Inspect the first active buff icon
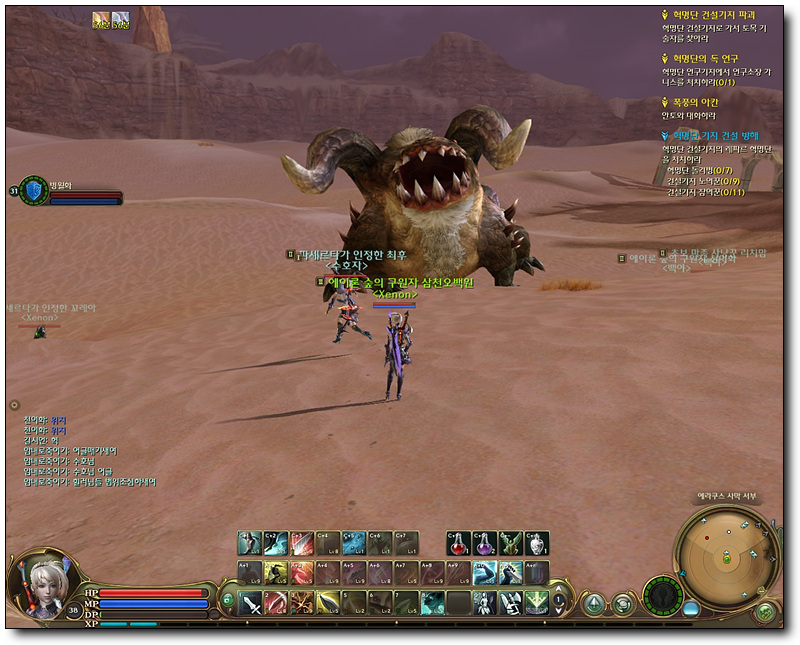The height and width of the screenshot is (645, 800). tap(101, 19)
